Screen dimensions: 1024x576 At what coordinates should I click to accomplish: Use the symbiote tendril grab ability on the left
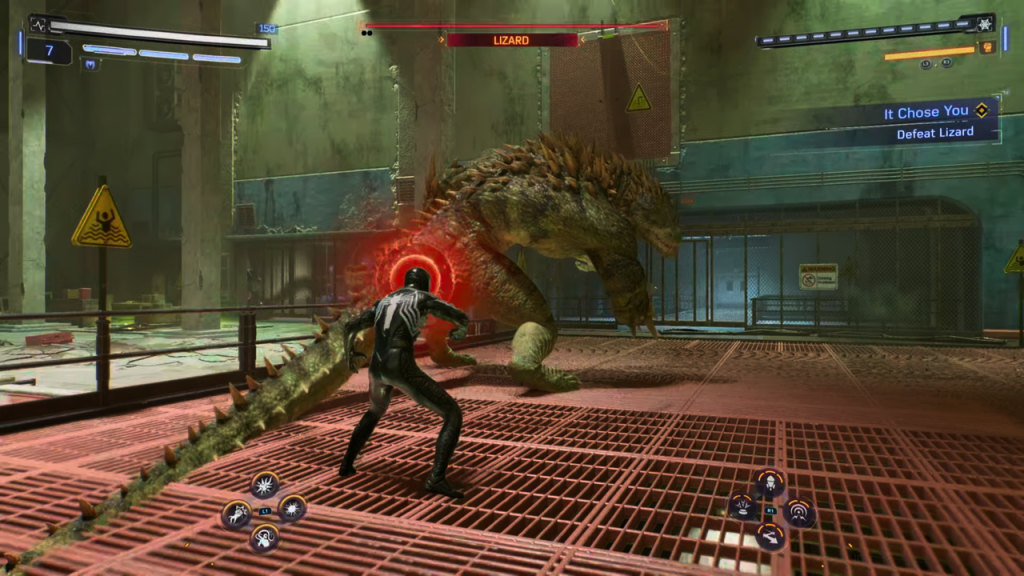[x=237, y=514]
